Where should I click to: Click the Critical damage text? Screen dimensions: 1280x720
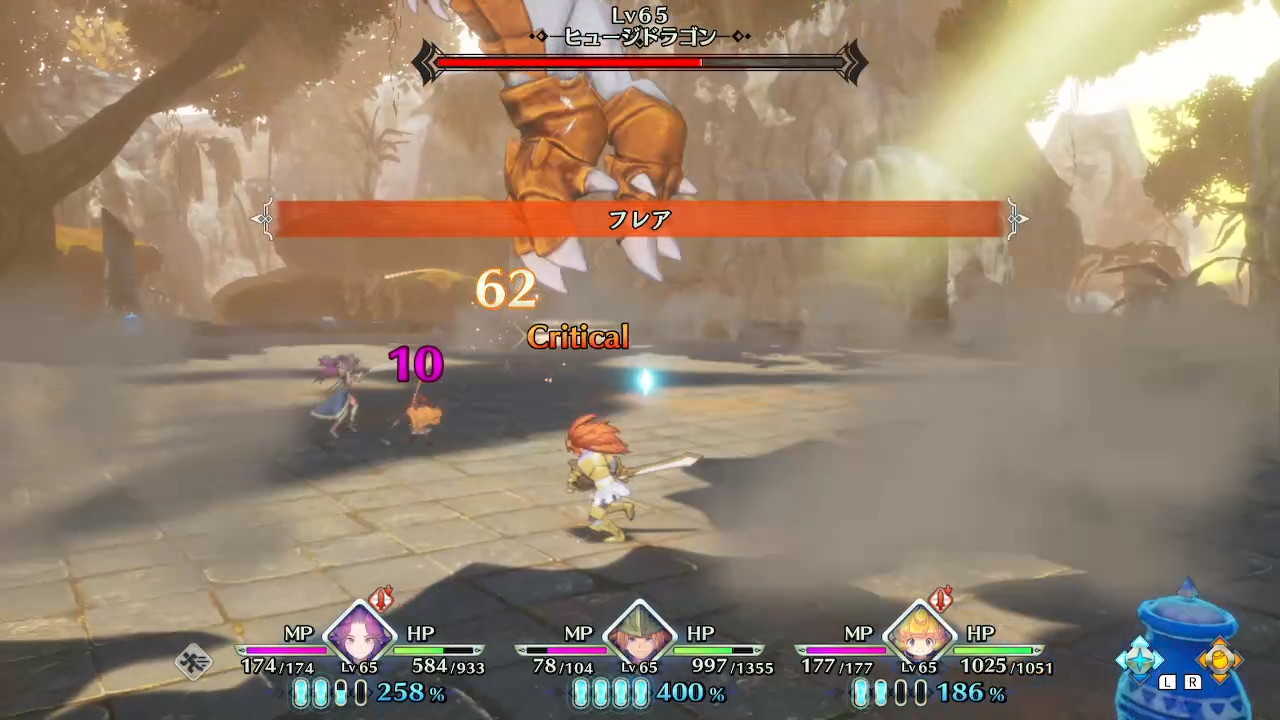tap(578, 337)
